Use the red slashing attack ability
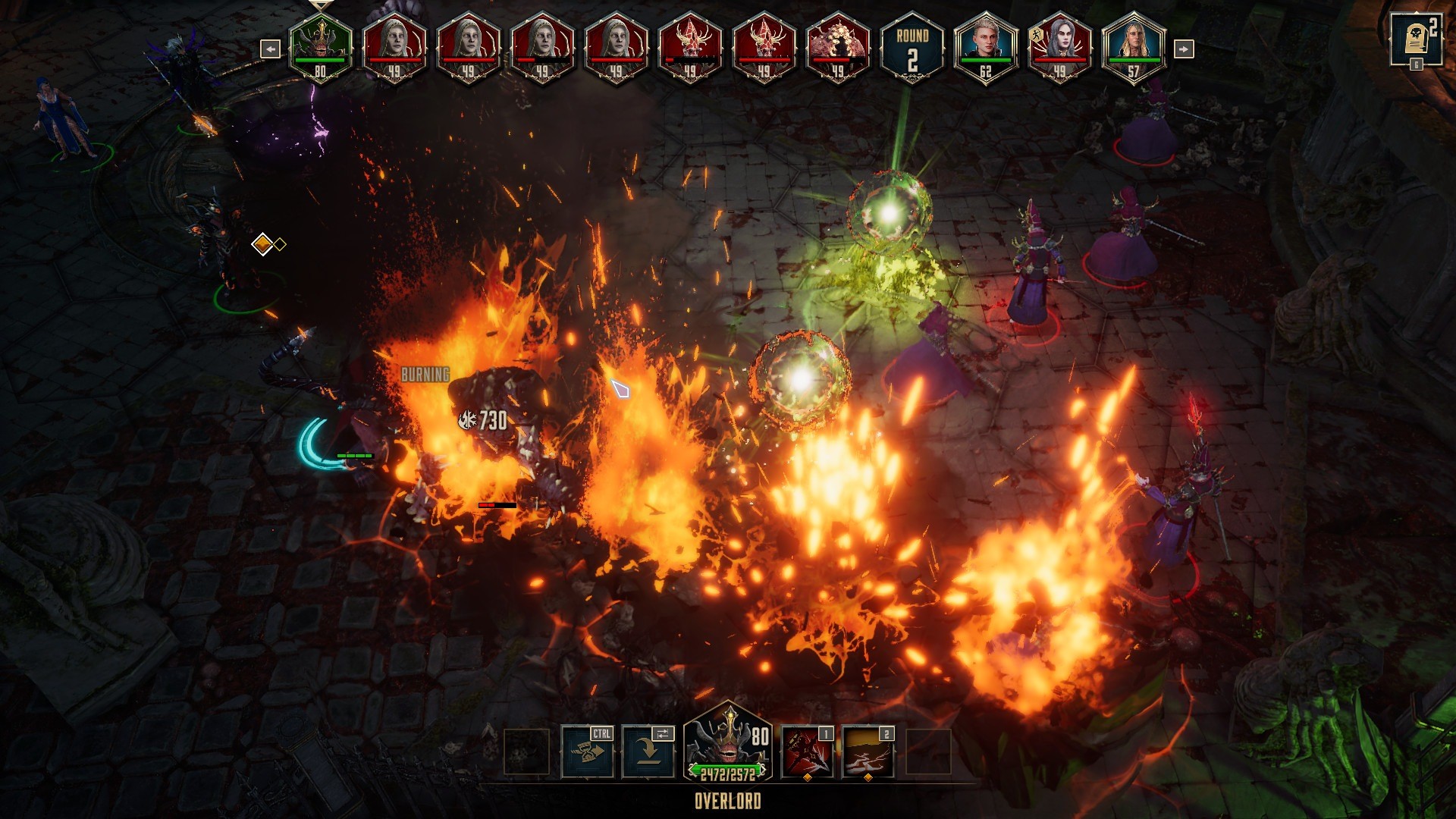 [x=807, y=752]
